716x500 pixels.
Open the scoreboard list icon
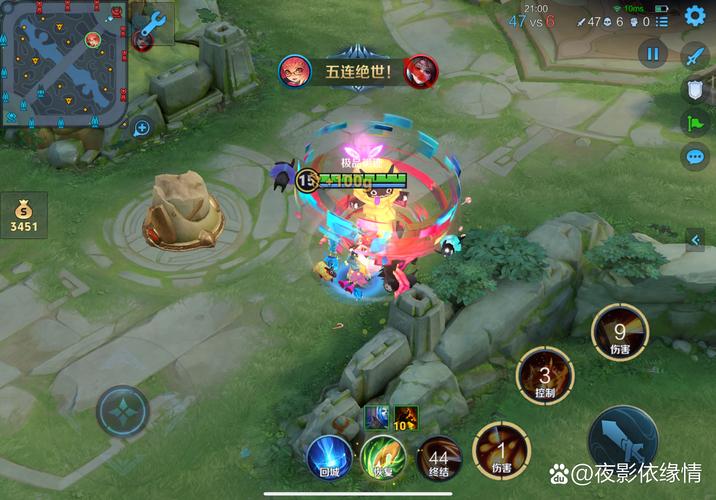point(663,21)
